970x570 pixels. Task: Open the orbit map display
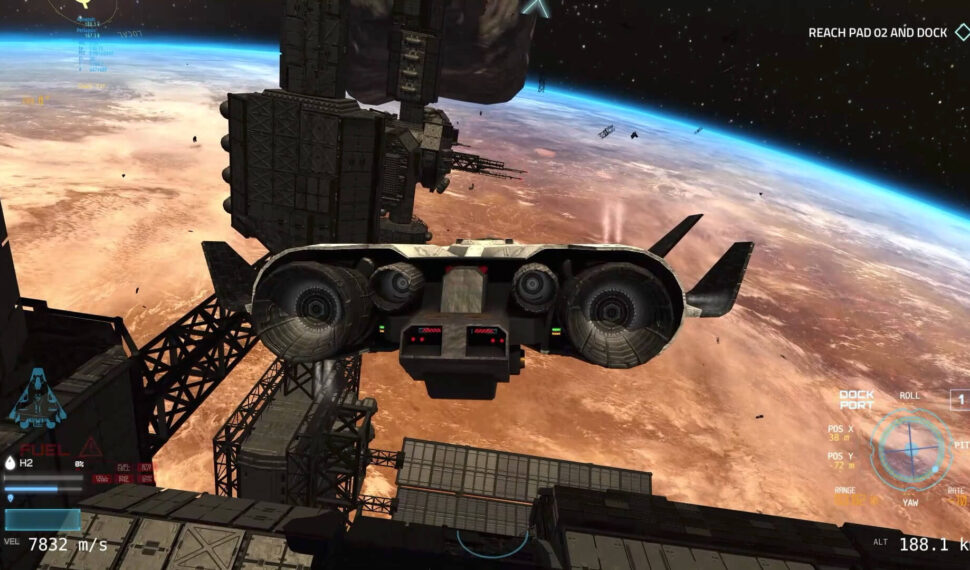[85, 8]
